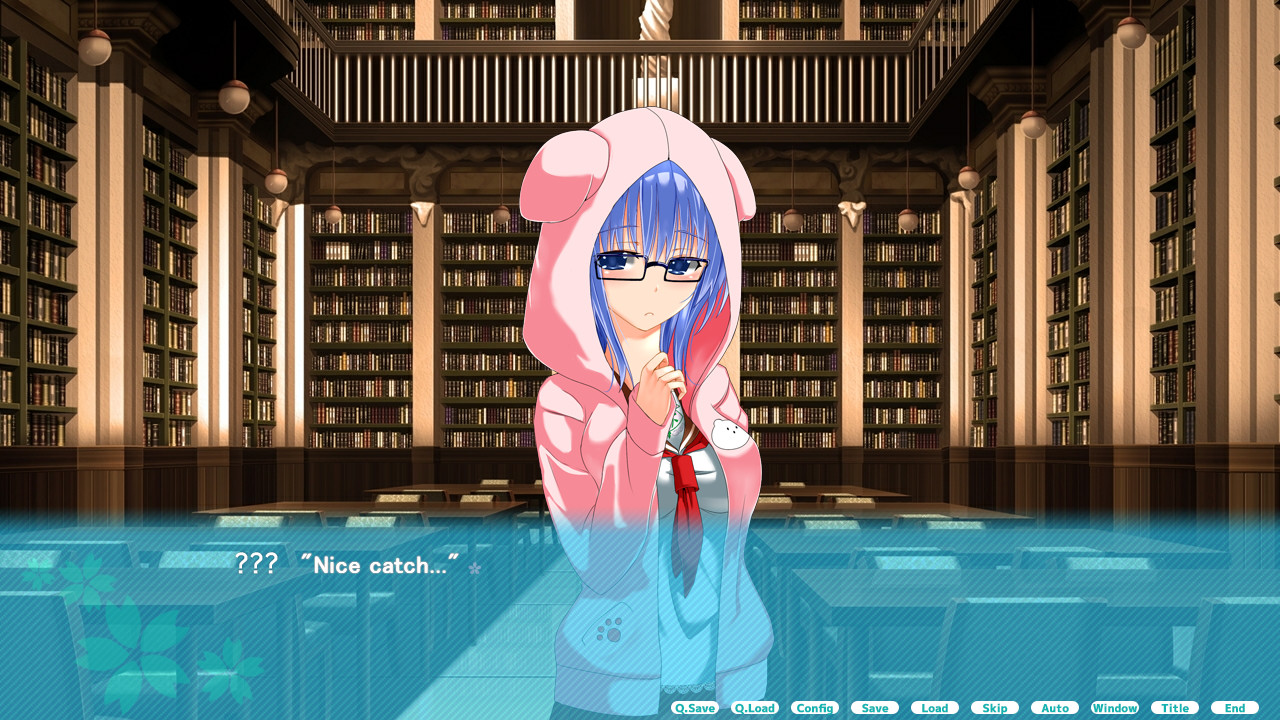Return to the Title screen

pos(1174,707)
